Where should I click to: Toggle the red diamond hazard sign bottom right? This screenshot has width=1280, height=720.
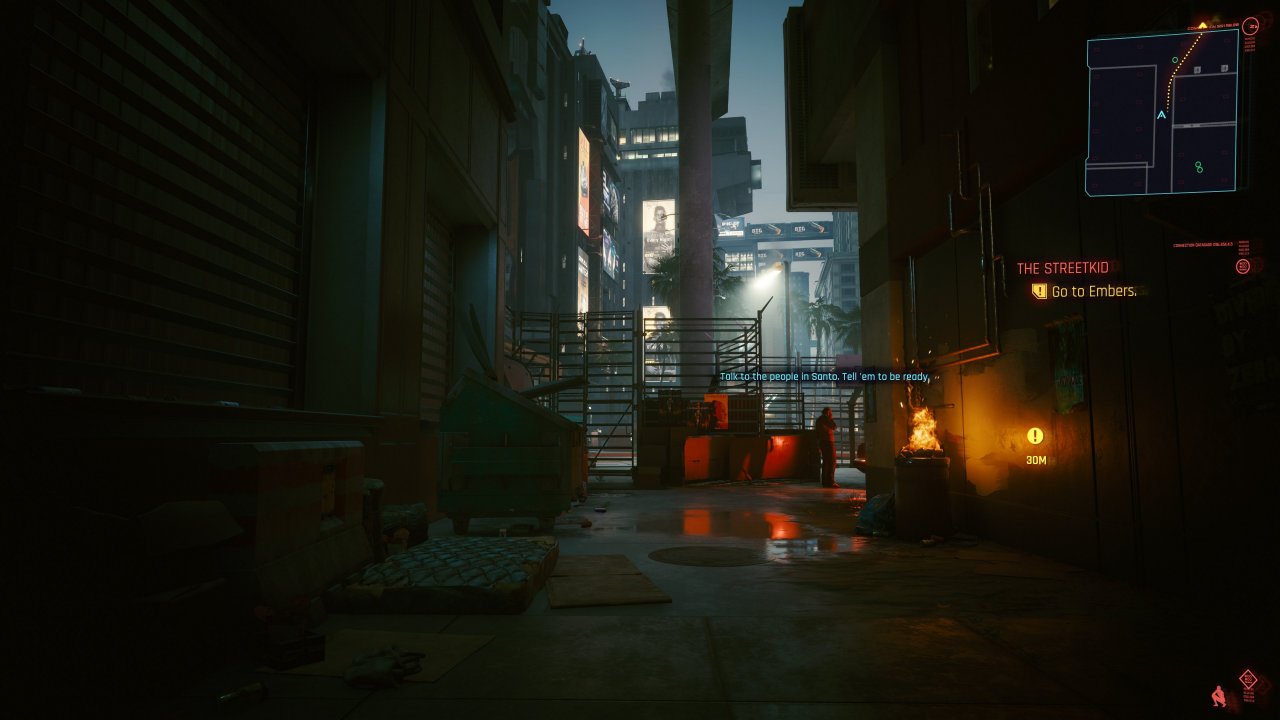(x=1249, y=678)
